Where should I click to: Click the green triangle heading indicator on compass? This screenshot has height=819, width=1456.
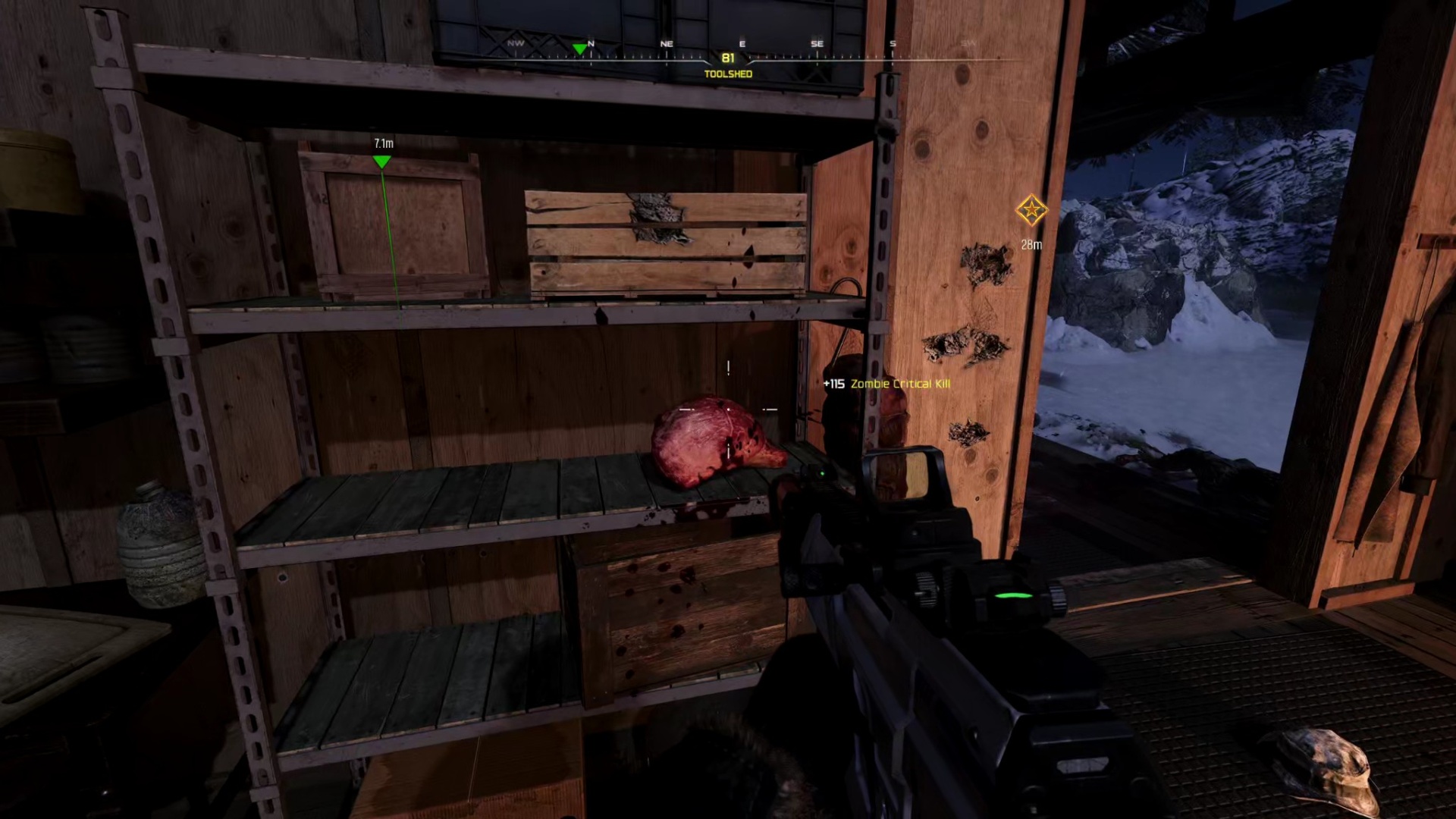tap(580, 48)
